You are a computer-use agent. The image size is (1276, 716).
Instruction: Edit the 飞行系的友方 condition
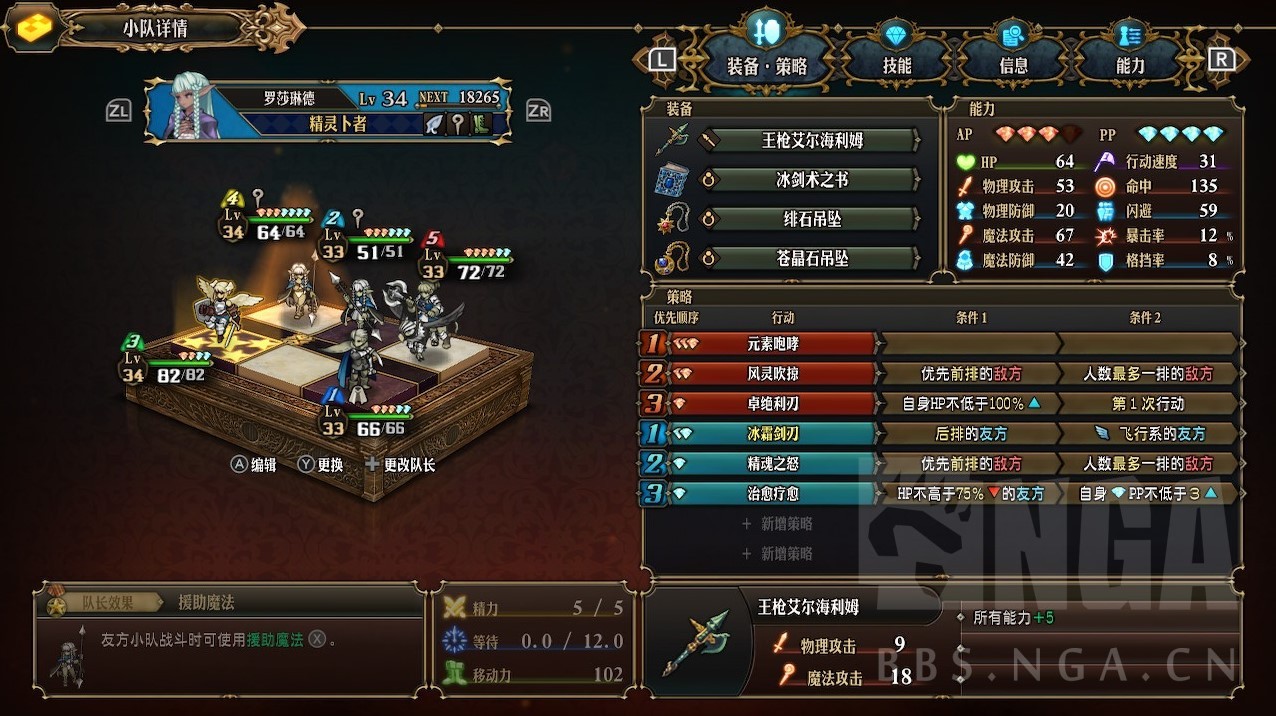click(x=1148, y=434)
